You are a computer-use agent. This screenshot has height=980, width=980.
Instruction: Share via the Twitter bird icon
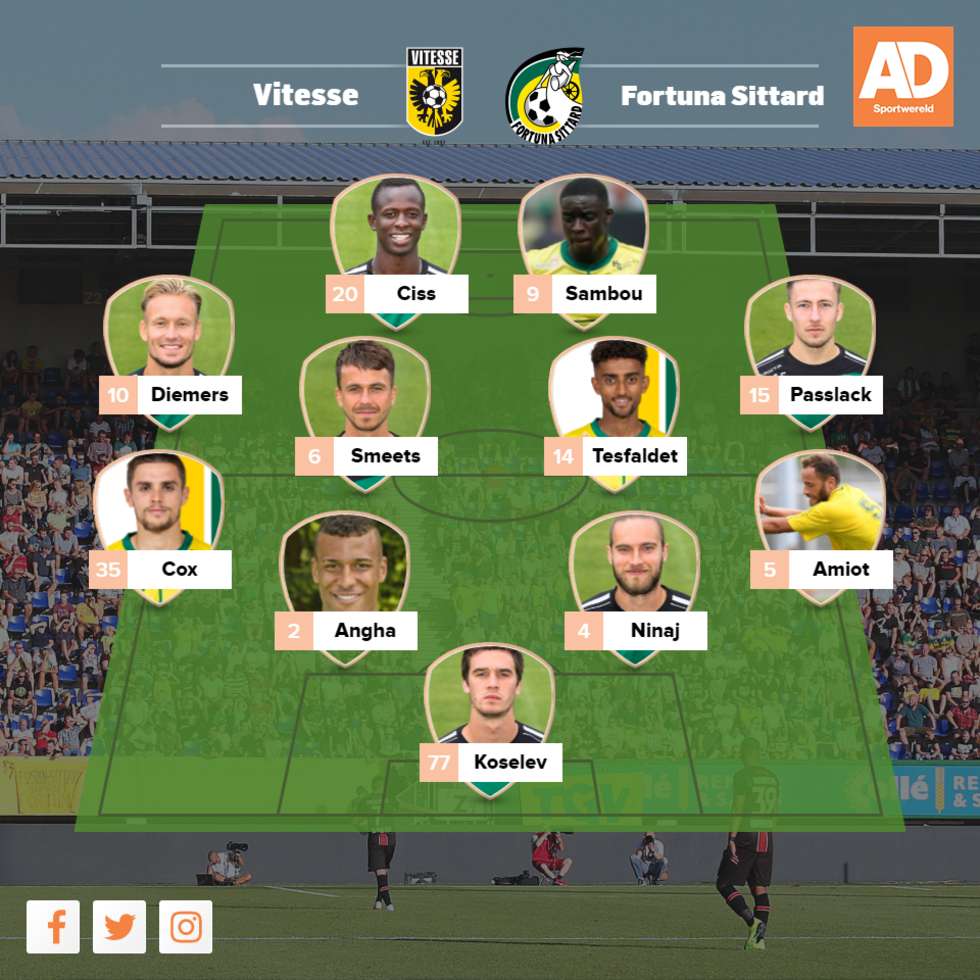[119, 927]
